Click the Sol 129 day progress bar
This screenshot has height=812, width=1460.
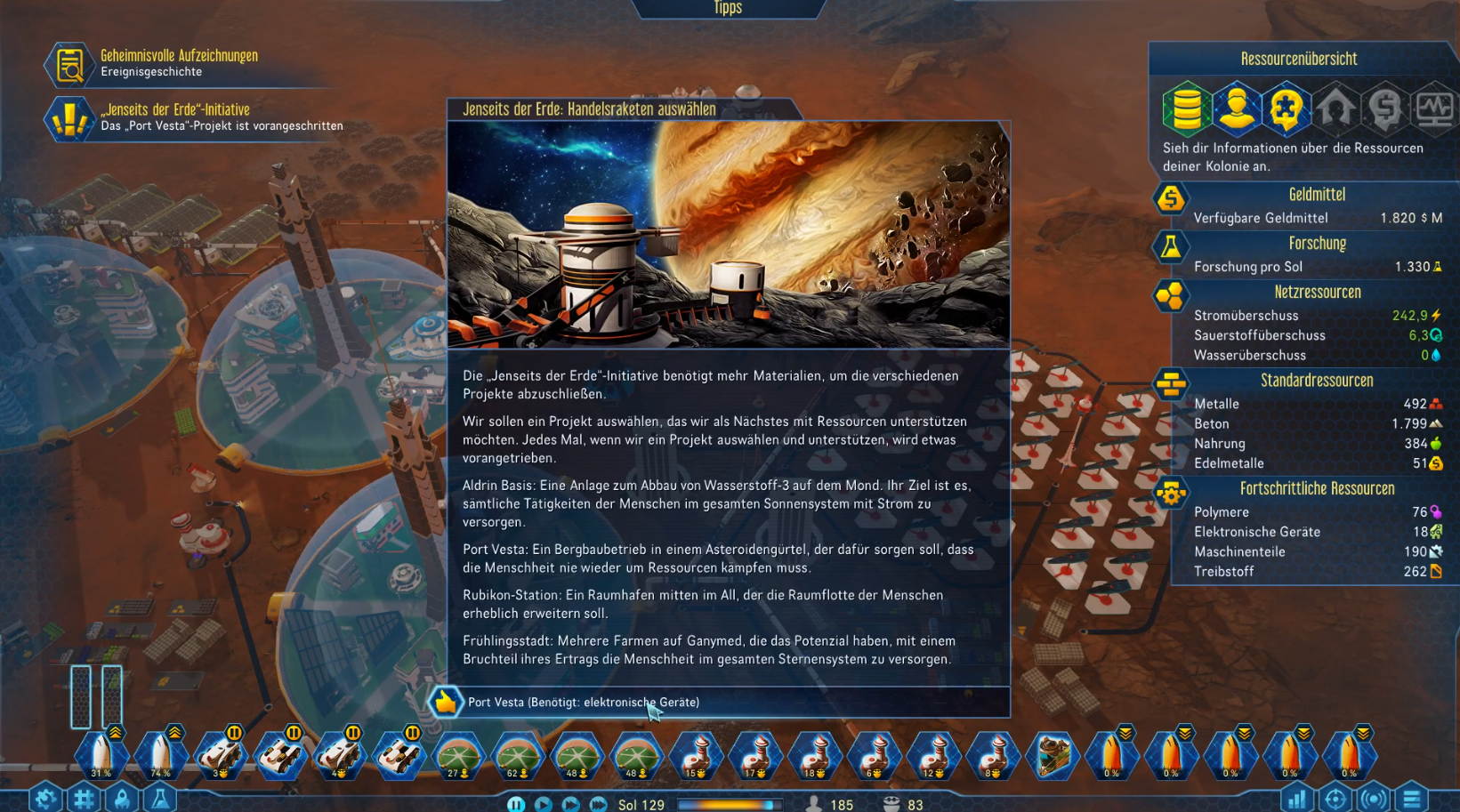coord(730,805)
